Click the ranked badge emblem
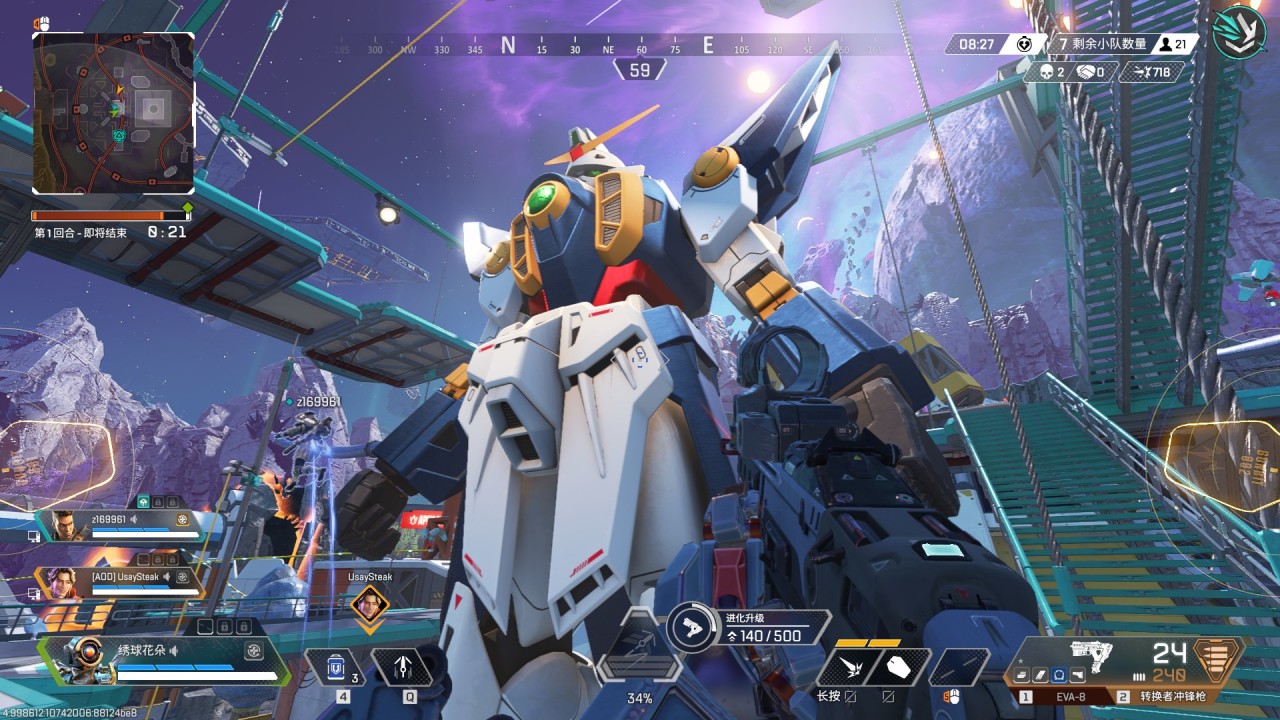Screen dimensions: 1280x720 coord(1239,32)
